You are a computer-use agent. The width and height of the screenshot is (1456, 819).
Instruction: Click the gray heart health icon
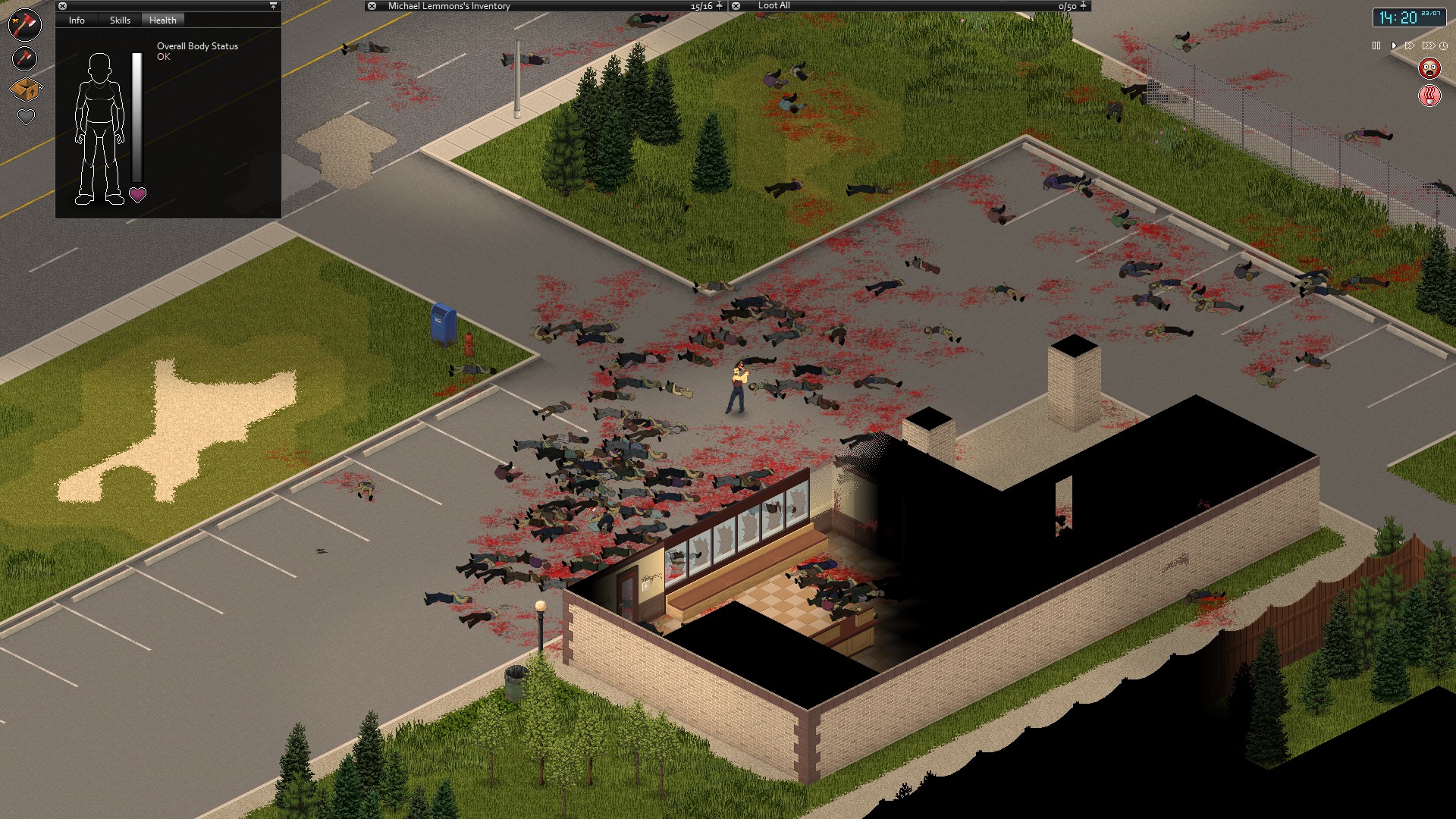tap(25, 116)
